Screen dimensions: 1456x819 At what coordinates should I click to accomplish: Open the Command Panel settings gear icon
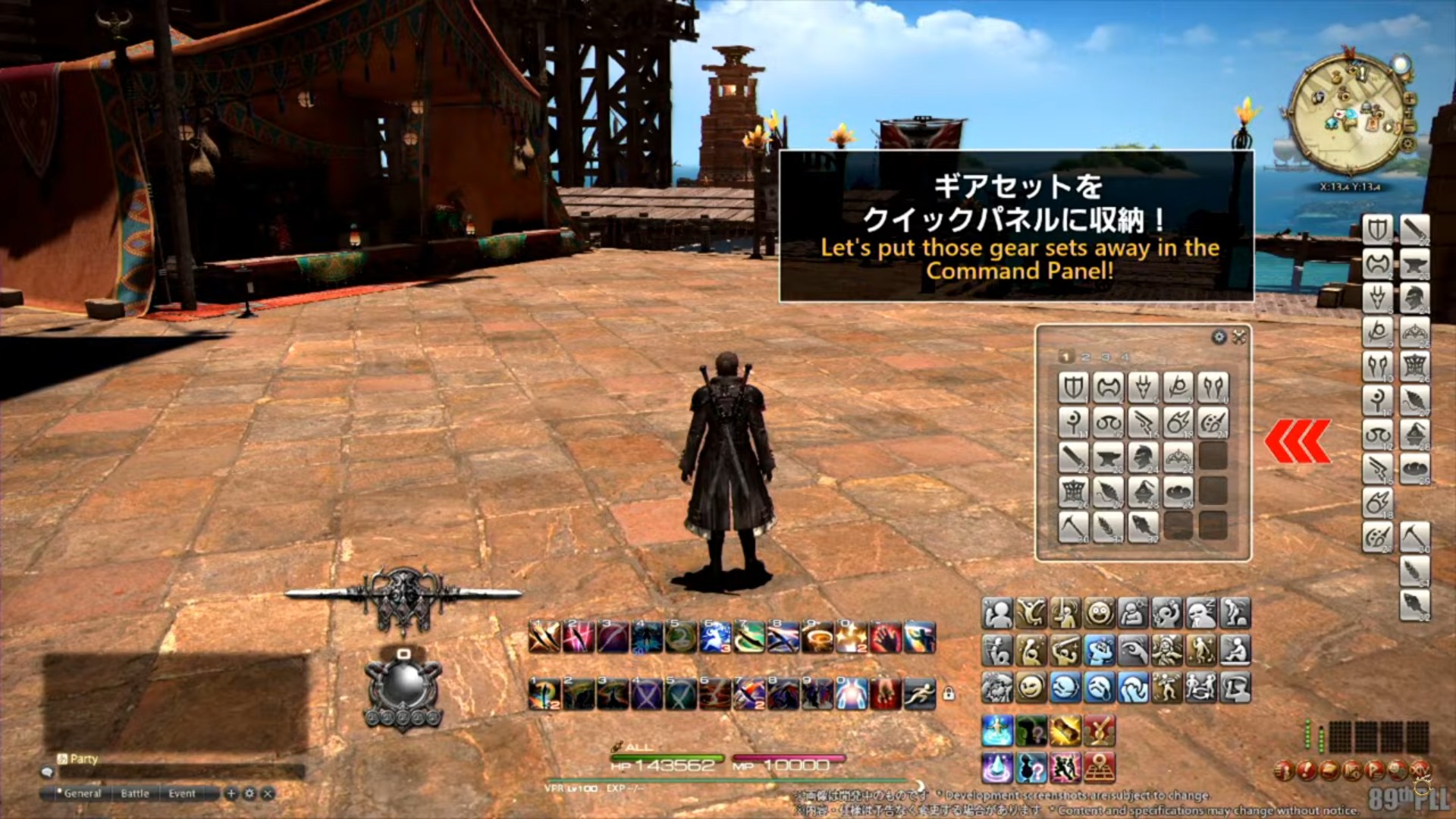click(1219, 337)
